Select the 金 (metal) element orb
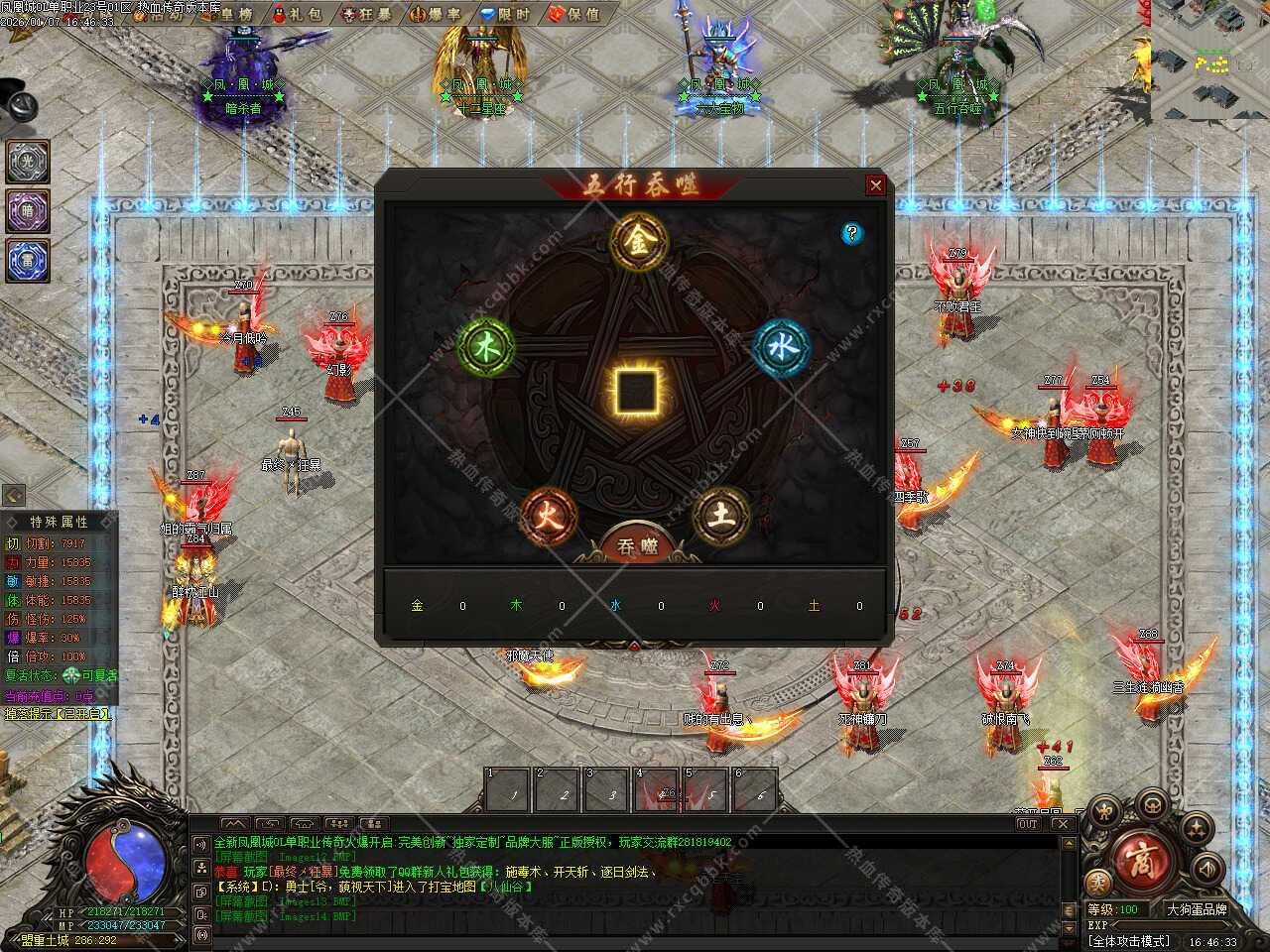1270x952 pixels. tap(637, 241)
